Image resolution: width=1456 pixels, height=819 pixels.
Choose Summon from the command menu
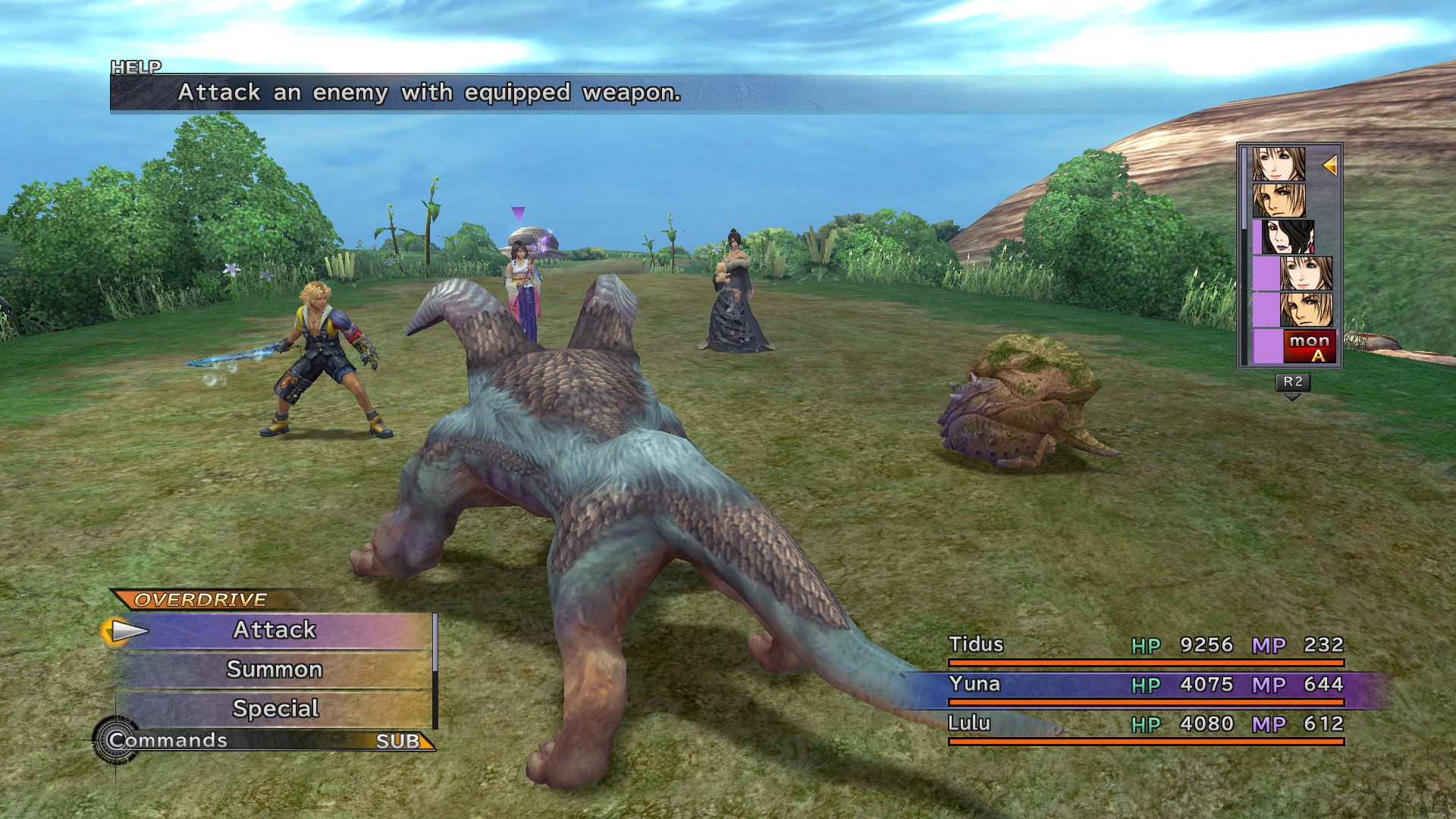pyautogui.click(x=275, y=669)
